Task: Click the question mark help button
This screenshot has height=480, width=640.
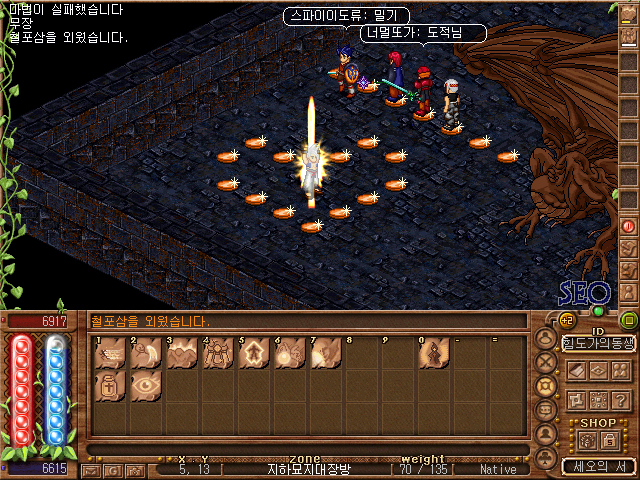Action: point(620,399)
